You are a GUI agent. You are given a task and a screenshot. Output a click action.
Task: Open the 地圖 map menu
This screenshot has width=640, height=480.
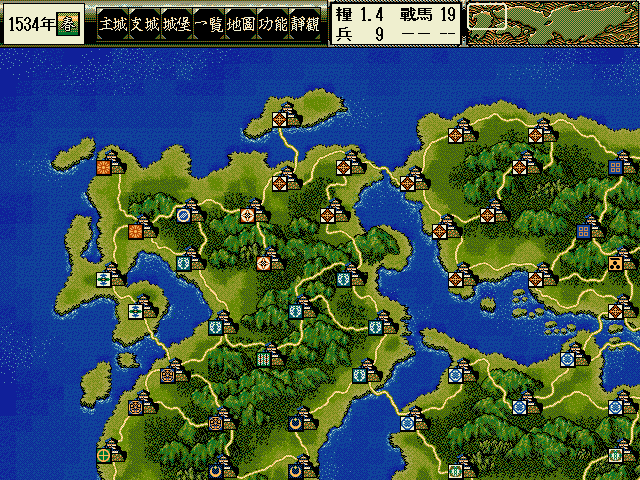(240, 24)
